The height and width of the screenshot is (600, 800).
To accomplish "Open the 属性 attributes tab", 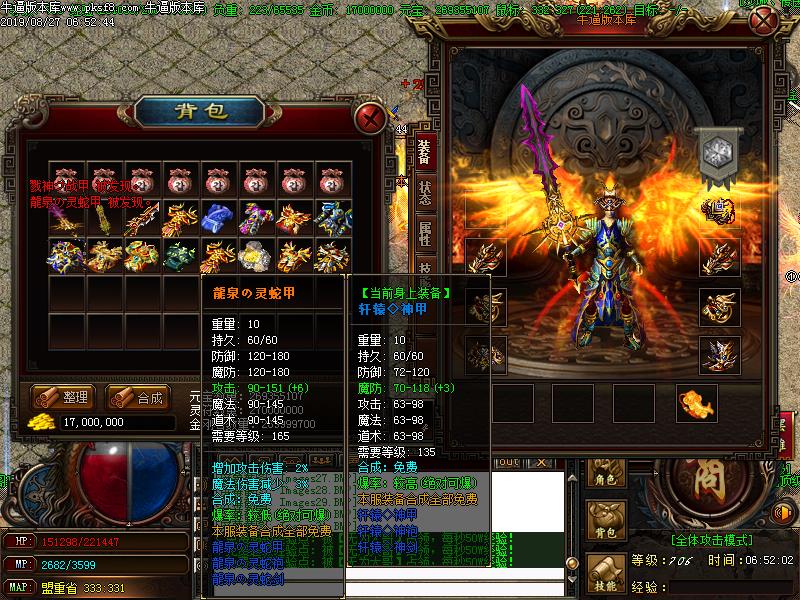I will [x=425, y=236].
